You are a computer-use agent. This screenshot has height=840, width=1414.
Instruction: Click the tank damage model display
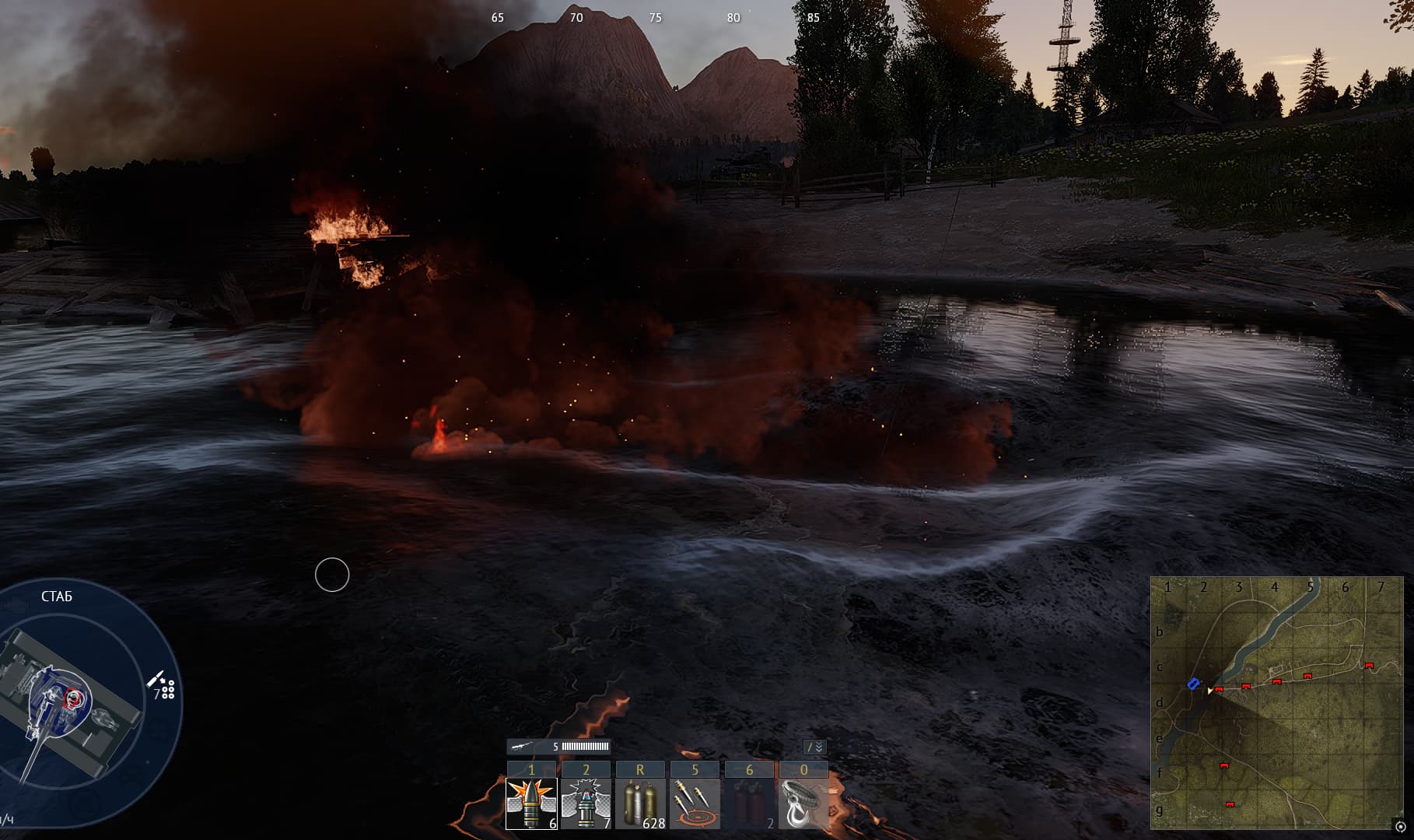70,700
